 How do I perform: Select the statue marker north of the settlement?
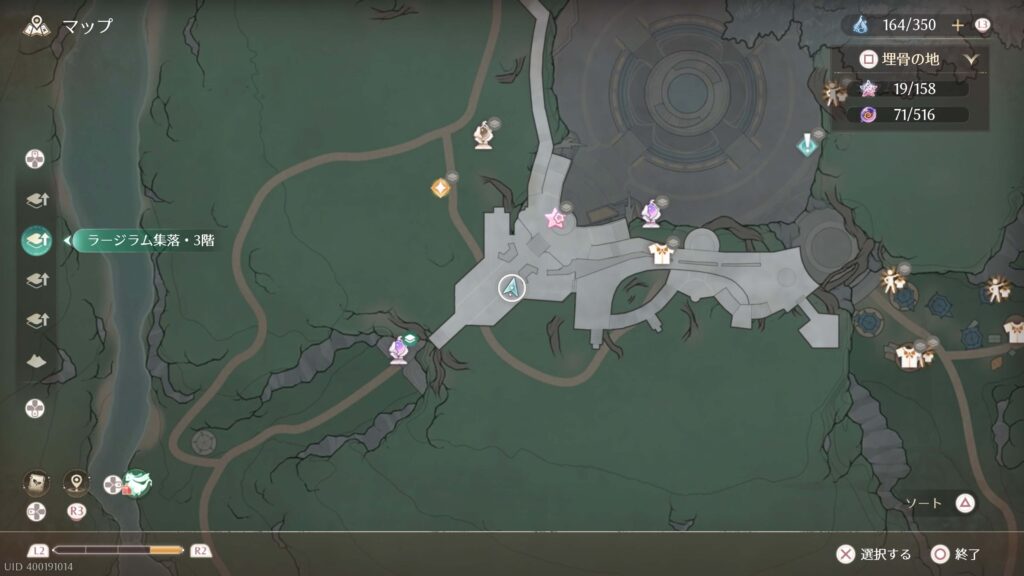tap(484, 134)
